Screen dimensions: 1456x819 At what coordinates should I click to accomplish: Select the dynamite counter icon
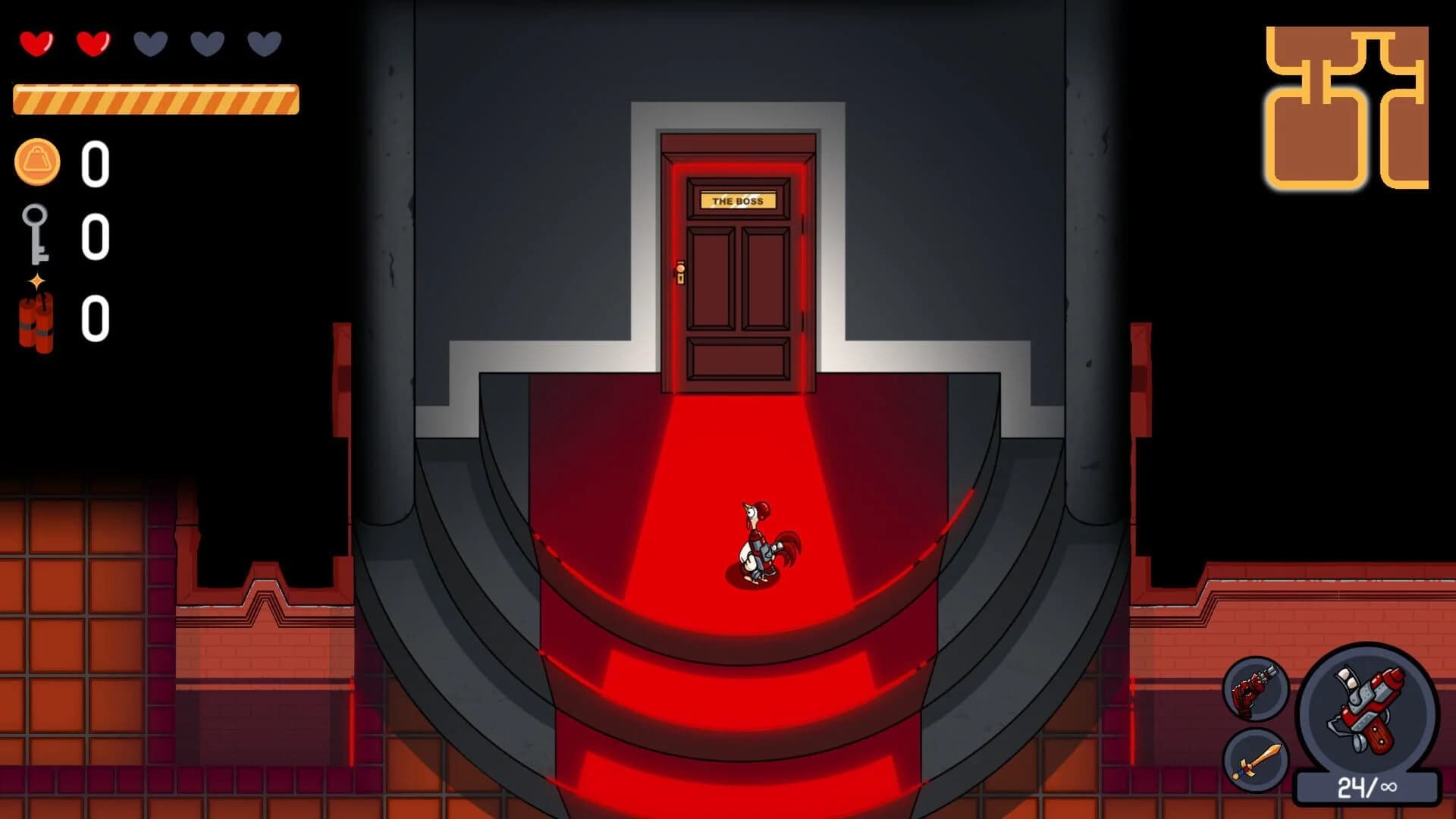36,318
